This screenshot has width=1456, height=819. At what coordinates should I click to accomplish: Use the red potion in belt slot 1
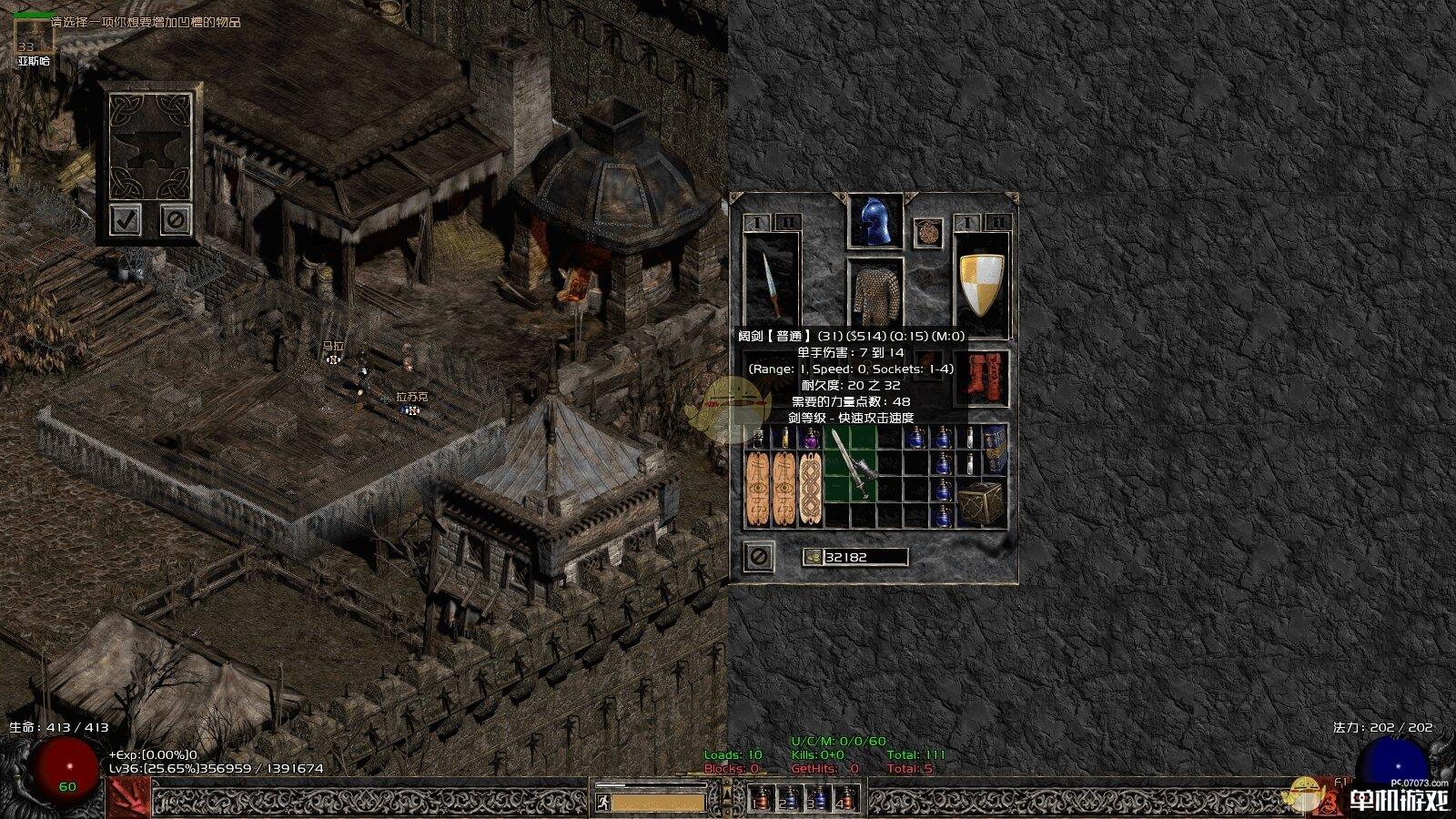[x=762, y=800]
